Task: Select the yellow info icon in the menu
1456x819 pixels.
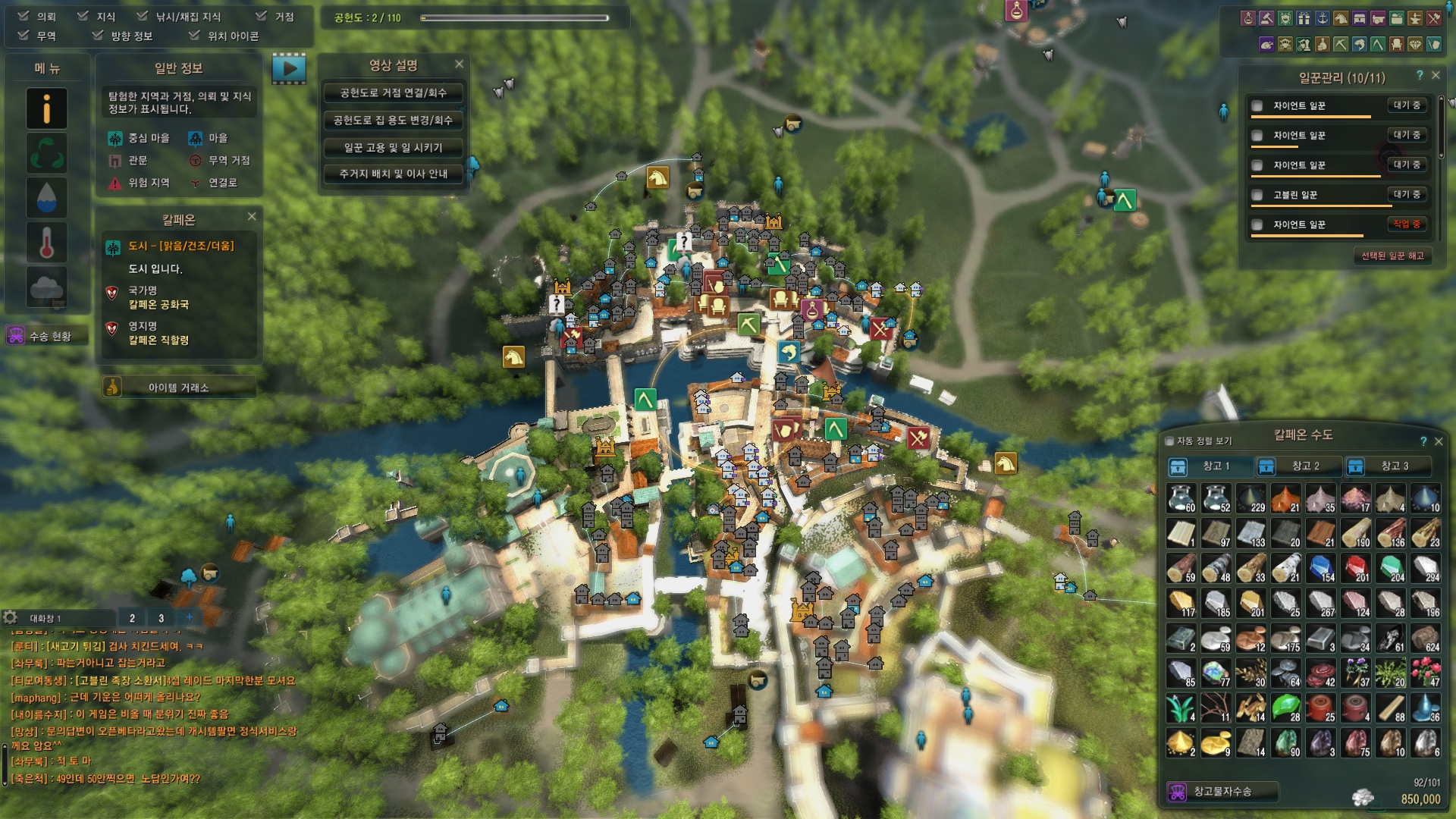Action: pos(47,108)
